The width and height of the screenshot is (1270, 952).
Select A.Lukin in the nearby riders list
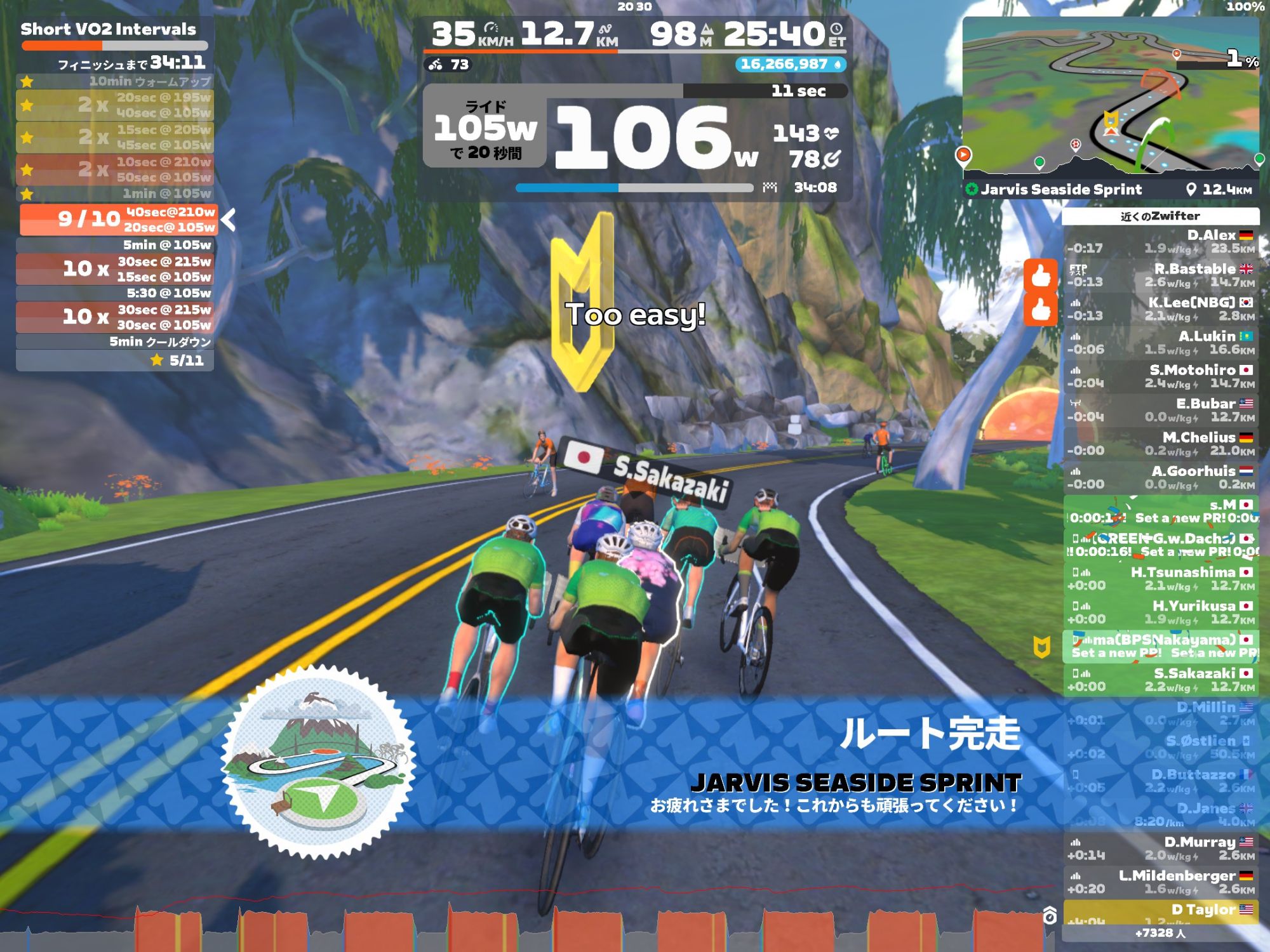(1161, 343)
